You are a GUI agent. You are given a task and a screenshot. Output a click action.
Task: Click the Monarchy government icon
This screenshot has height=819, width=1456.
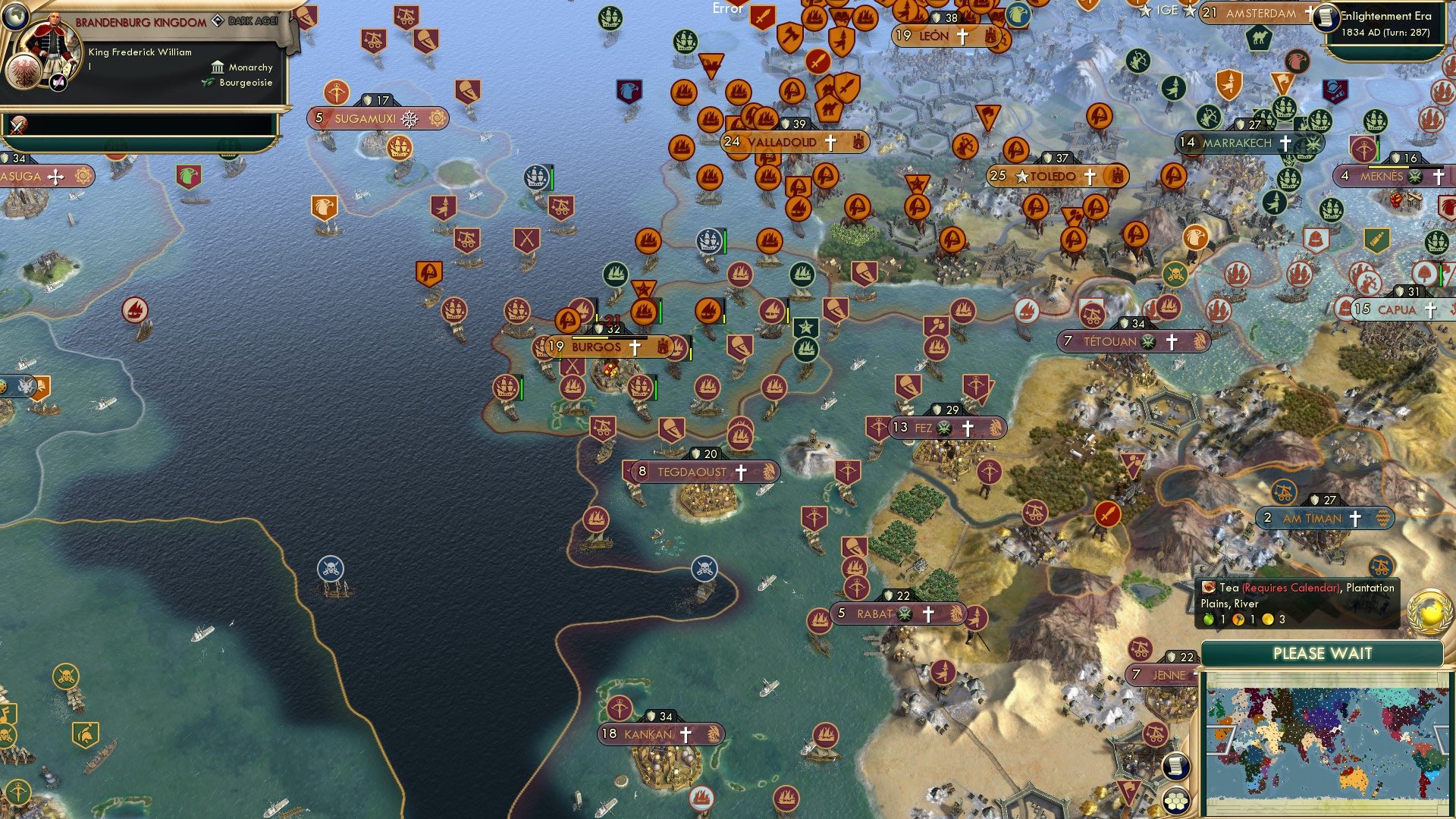point(216,67)
